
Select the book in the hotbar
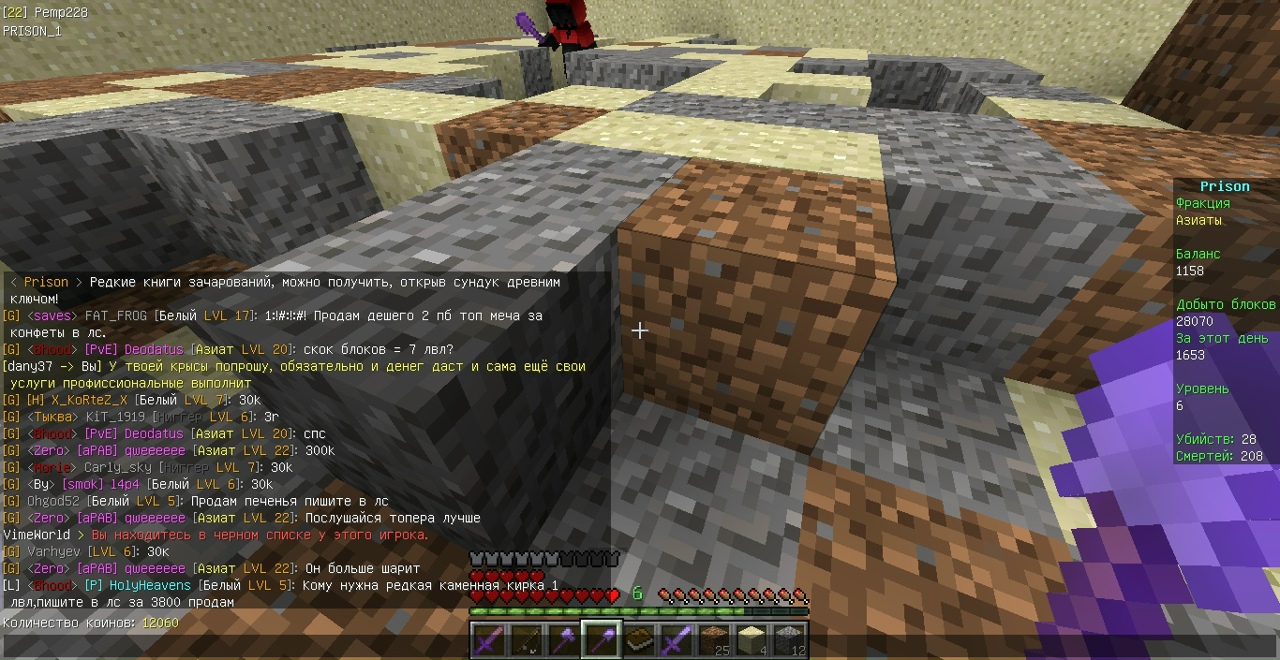639,639
